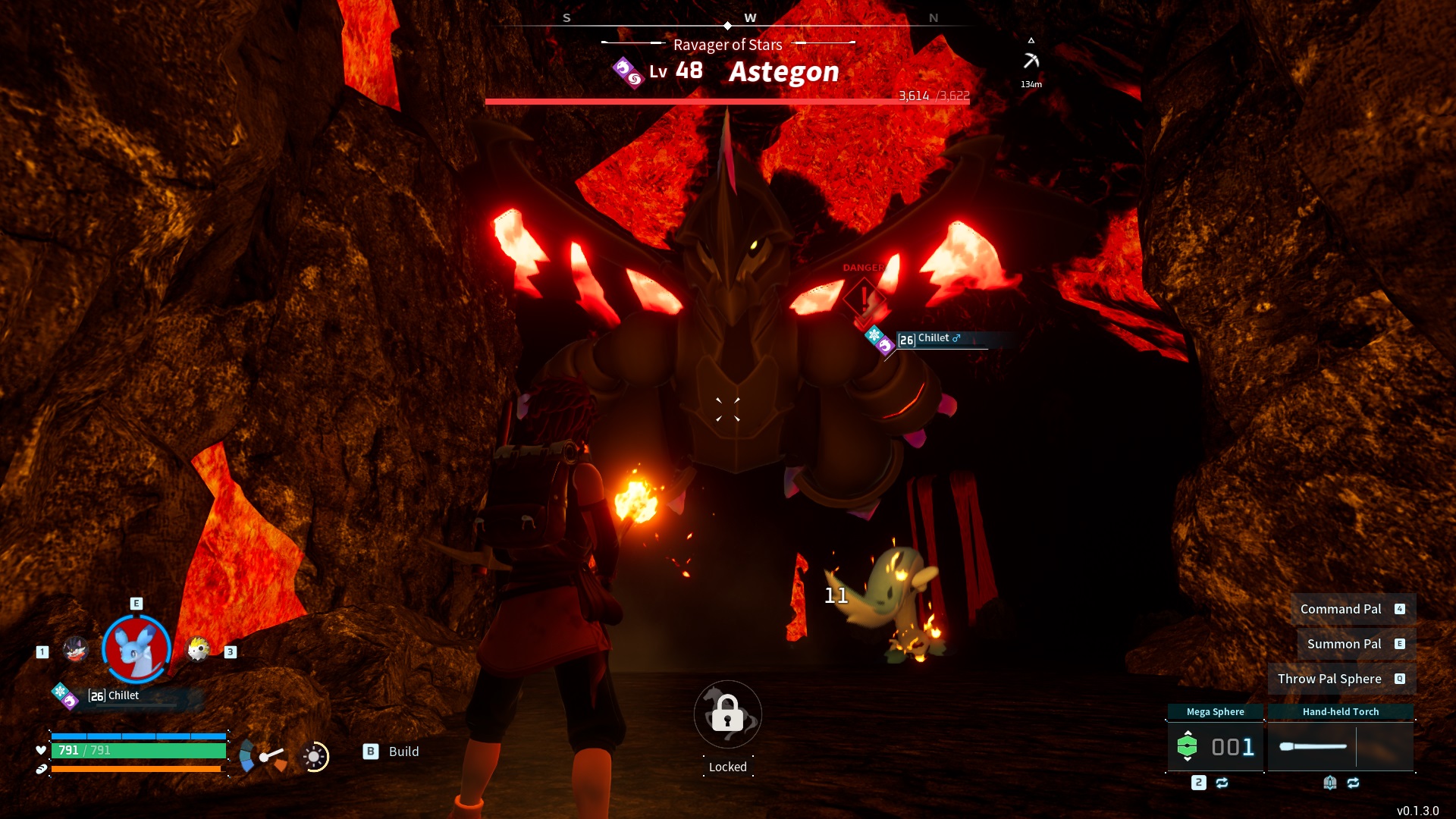The image size is (1456, 819).
Task: Click the pal in slot 1
Action: tap(76, 650)
